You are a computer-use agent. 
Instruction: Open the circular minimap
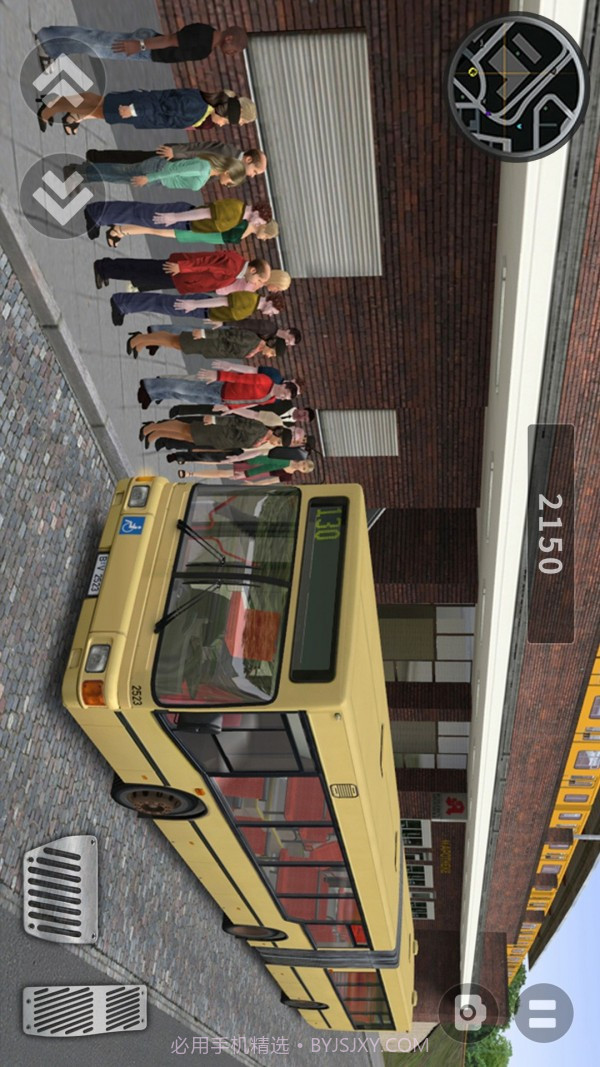(517, 86)
